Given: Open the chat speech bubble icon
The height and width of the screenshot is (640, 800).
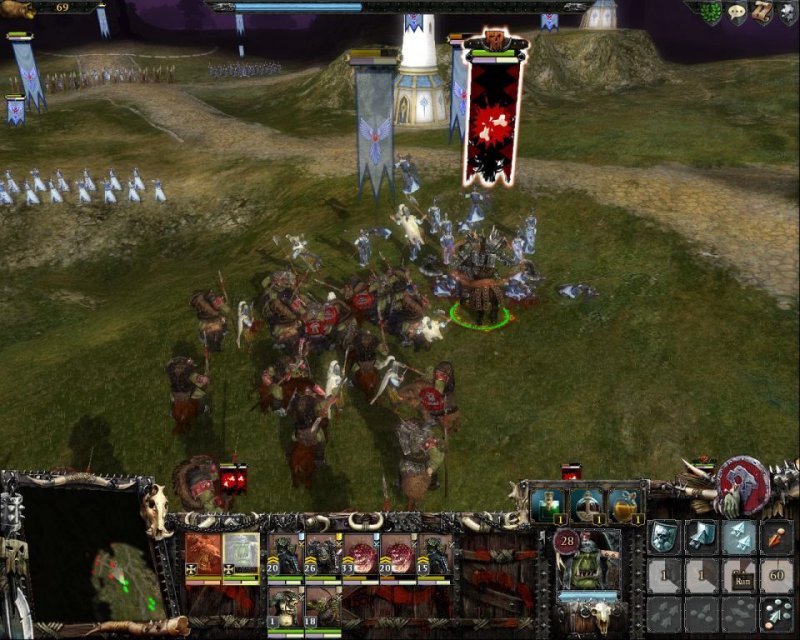Looking at the screenshot, I should click(x=737, y=12).
